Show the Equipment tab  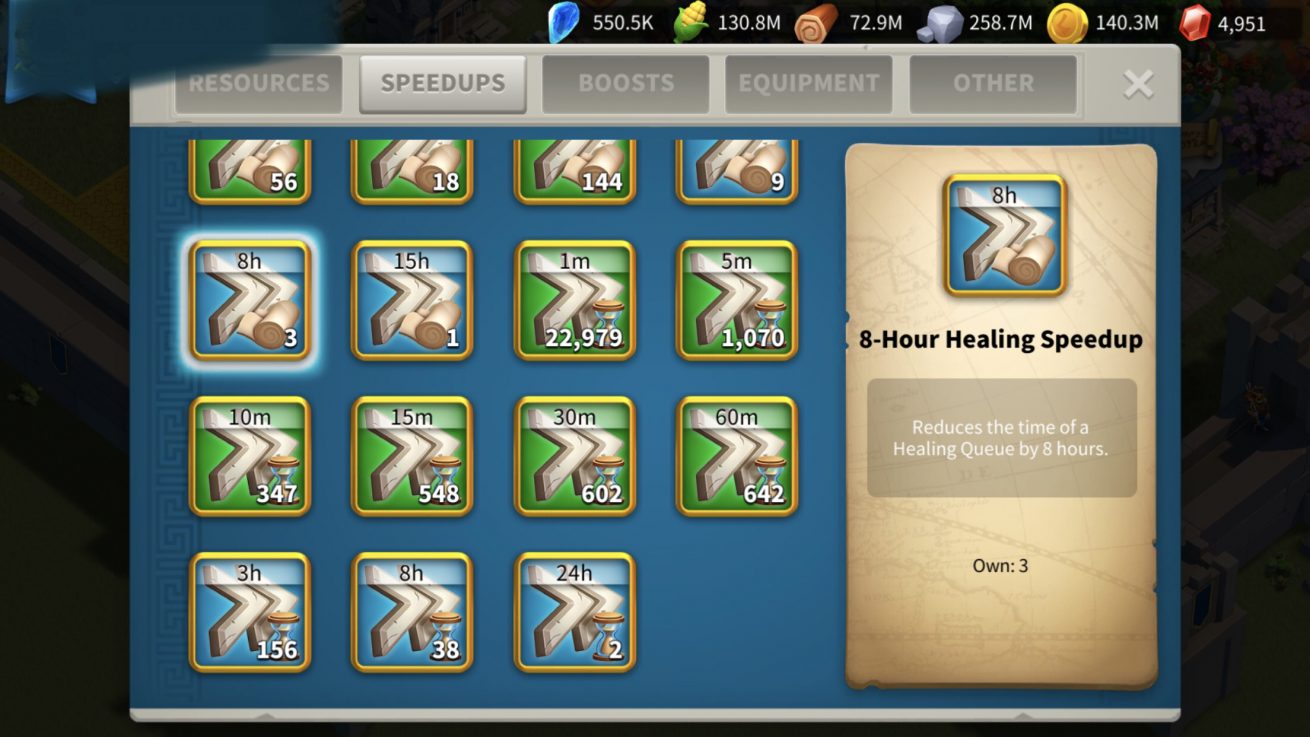pos(808,83)
